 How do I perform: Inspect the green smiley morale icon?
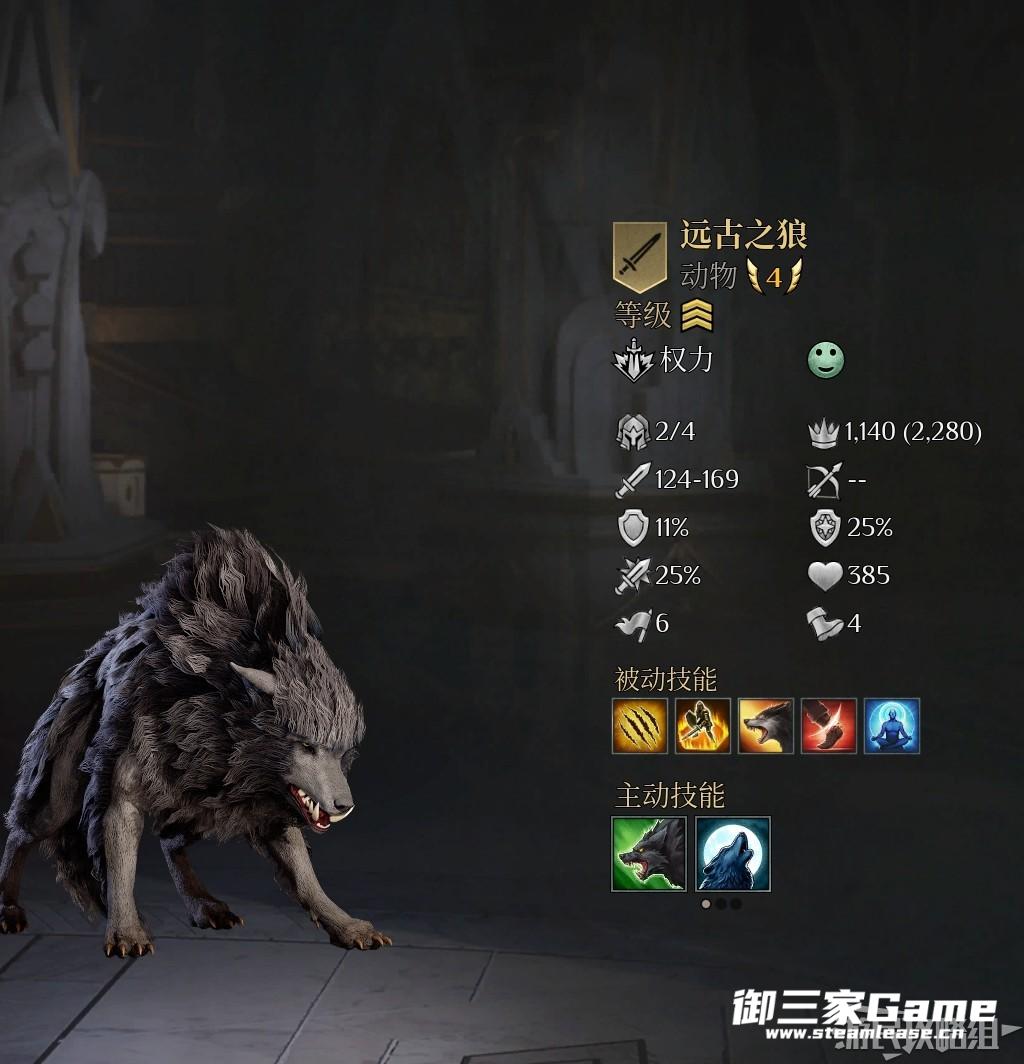(x=826, y=361)
